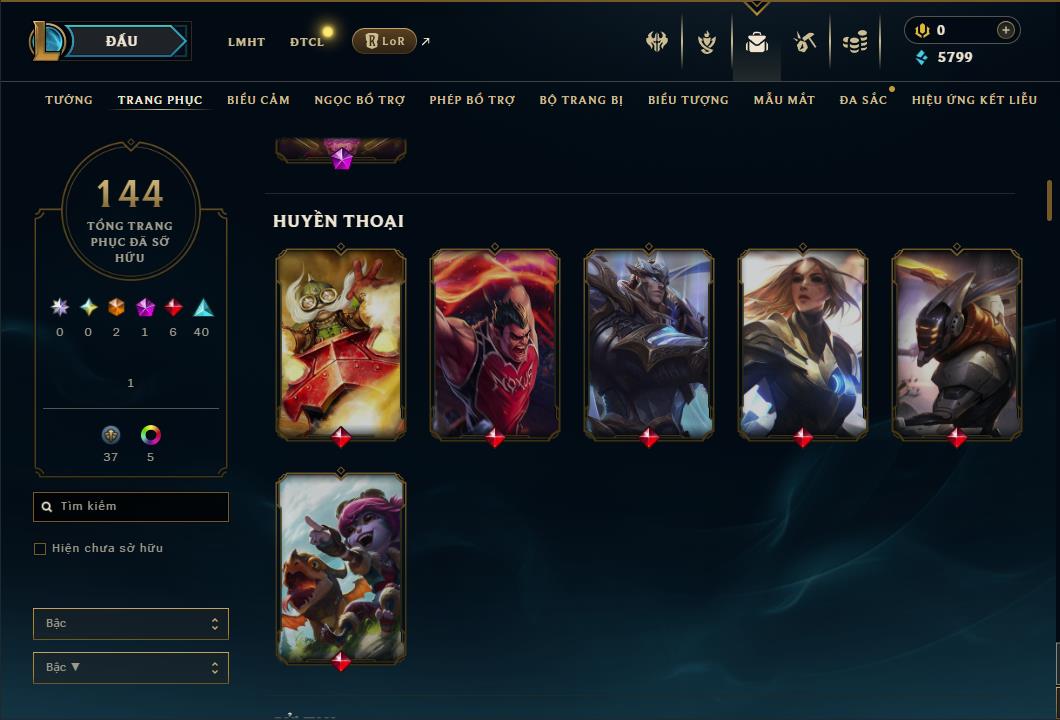Image resolution: width=1060 pixels, height=720 pixels.
Task: Open the LoR external link
Action: (385, 41)
